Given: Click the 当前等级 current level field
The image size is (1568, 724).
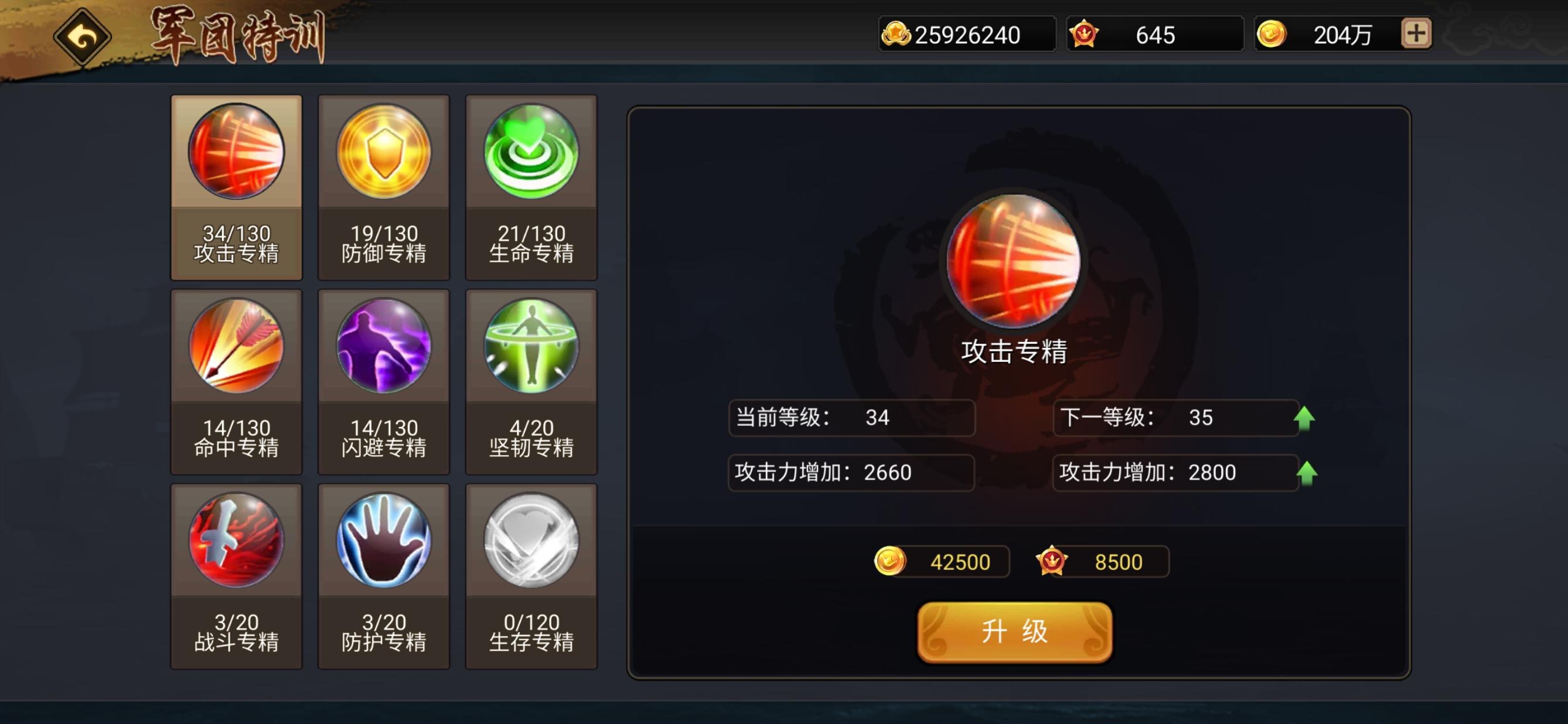Looking at the screenshot, I should click(851, 418).
